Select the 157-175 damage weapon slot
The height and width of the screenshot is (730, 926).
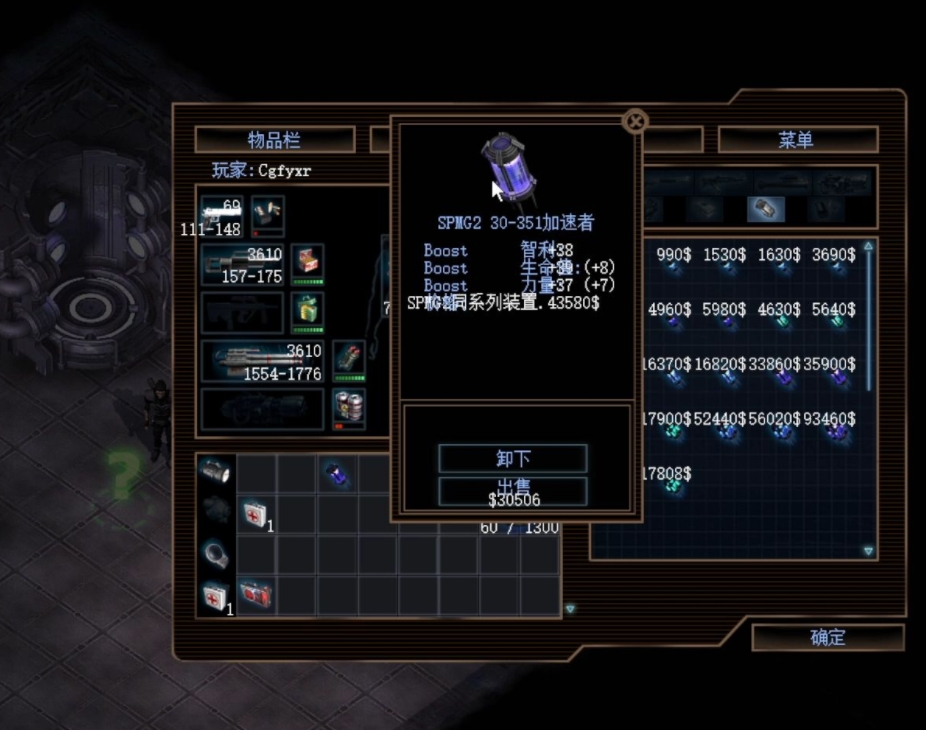[x=243, y=264]
